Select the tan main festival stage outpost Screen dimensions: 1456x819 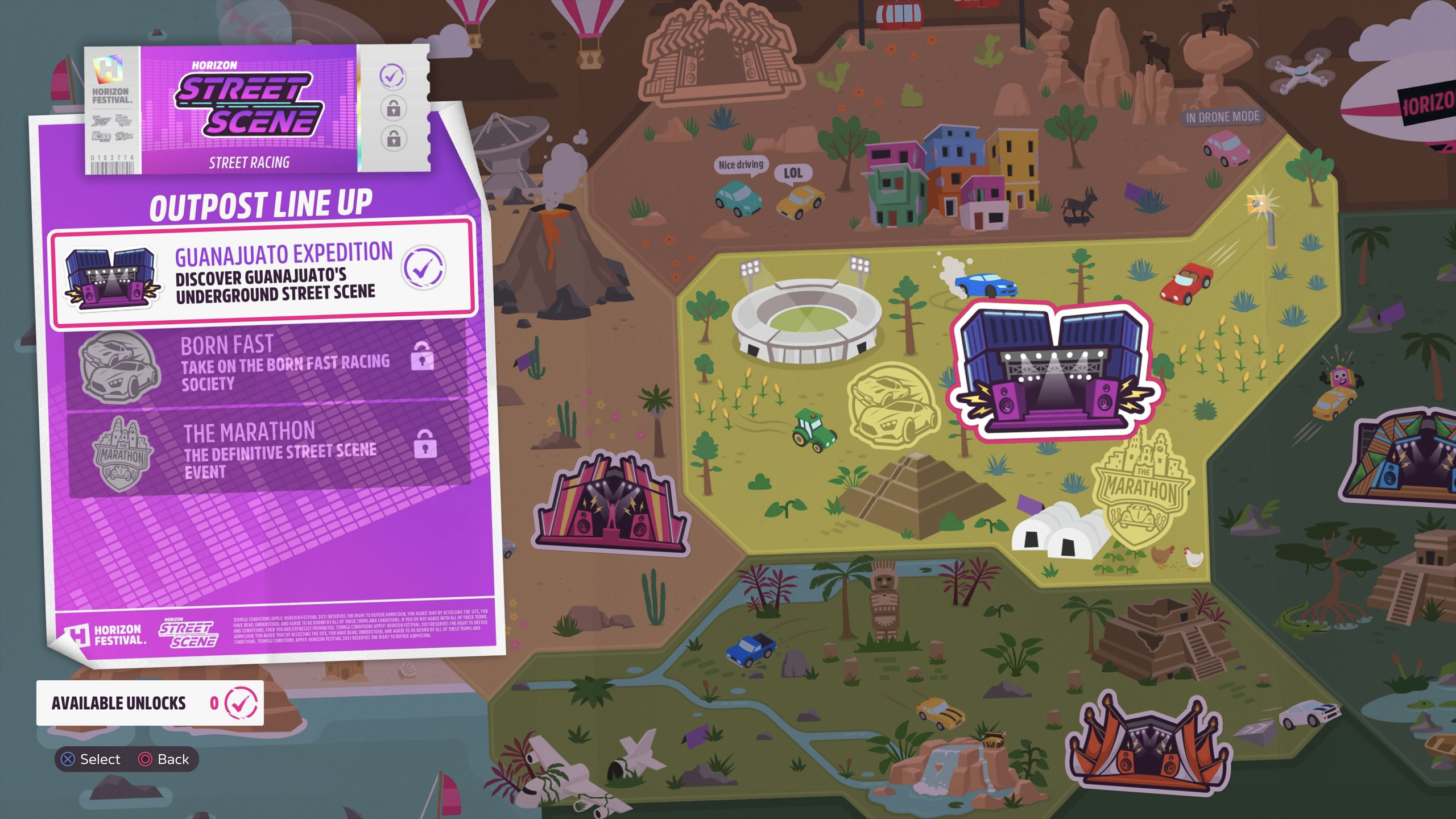720,55
